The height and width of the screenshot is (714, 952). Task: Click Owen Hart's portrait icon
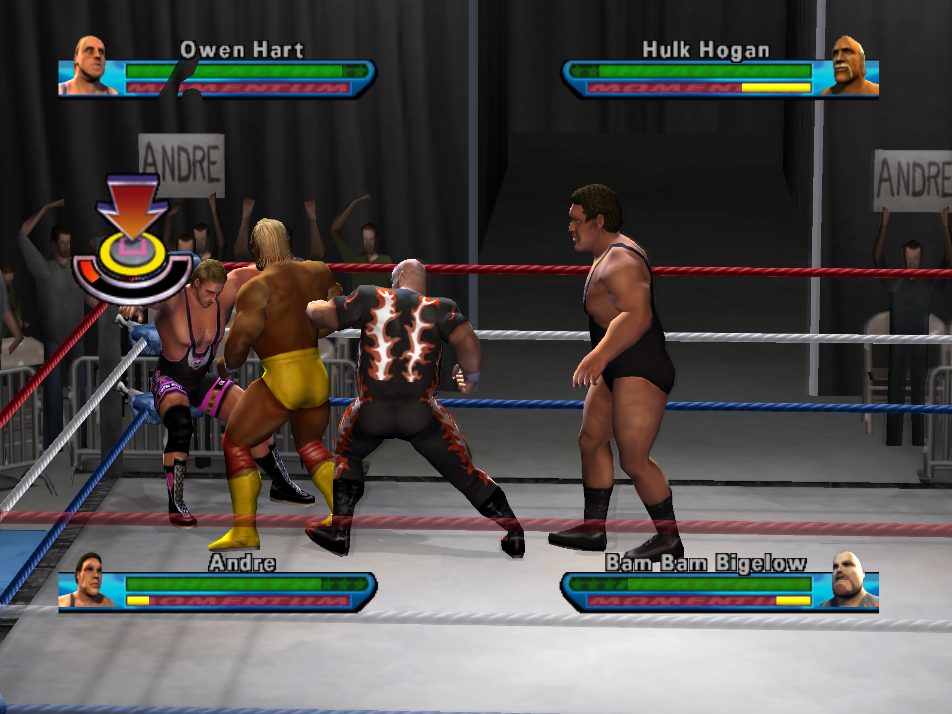(x=88, y=68)
